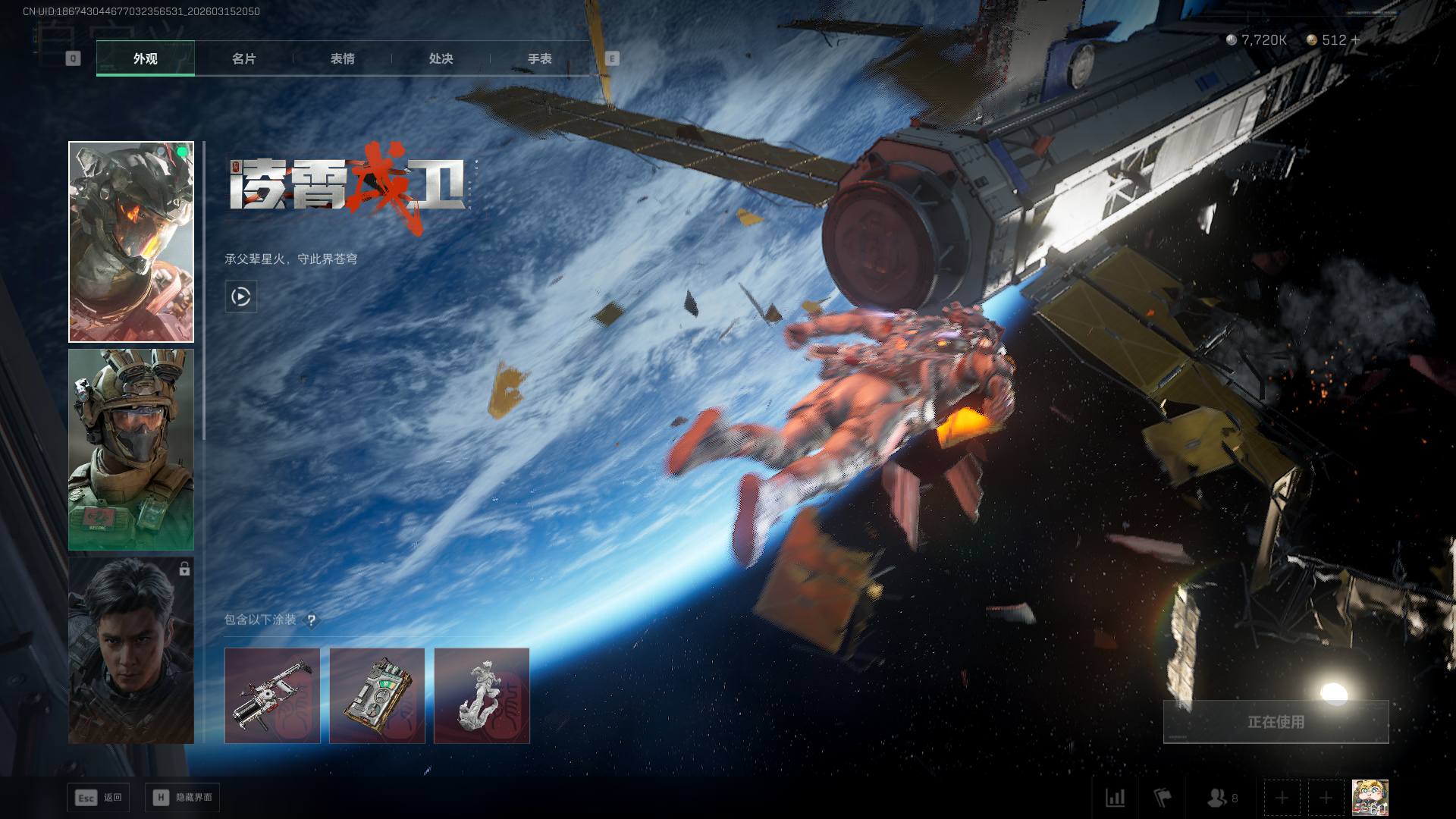
Task: Go to the 处决 tab
Action: pyautogui.click(x=441, y=58)
